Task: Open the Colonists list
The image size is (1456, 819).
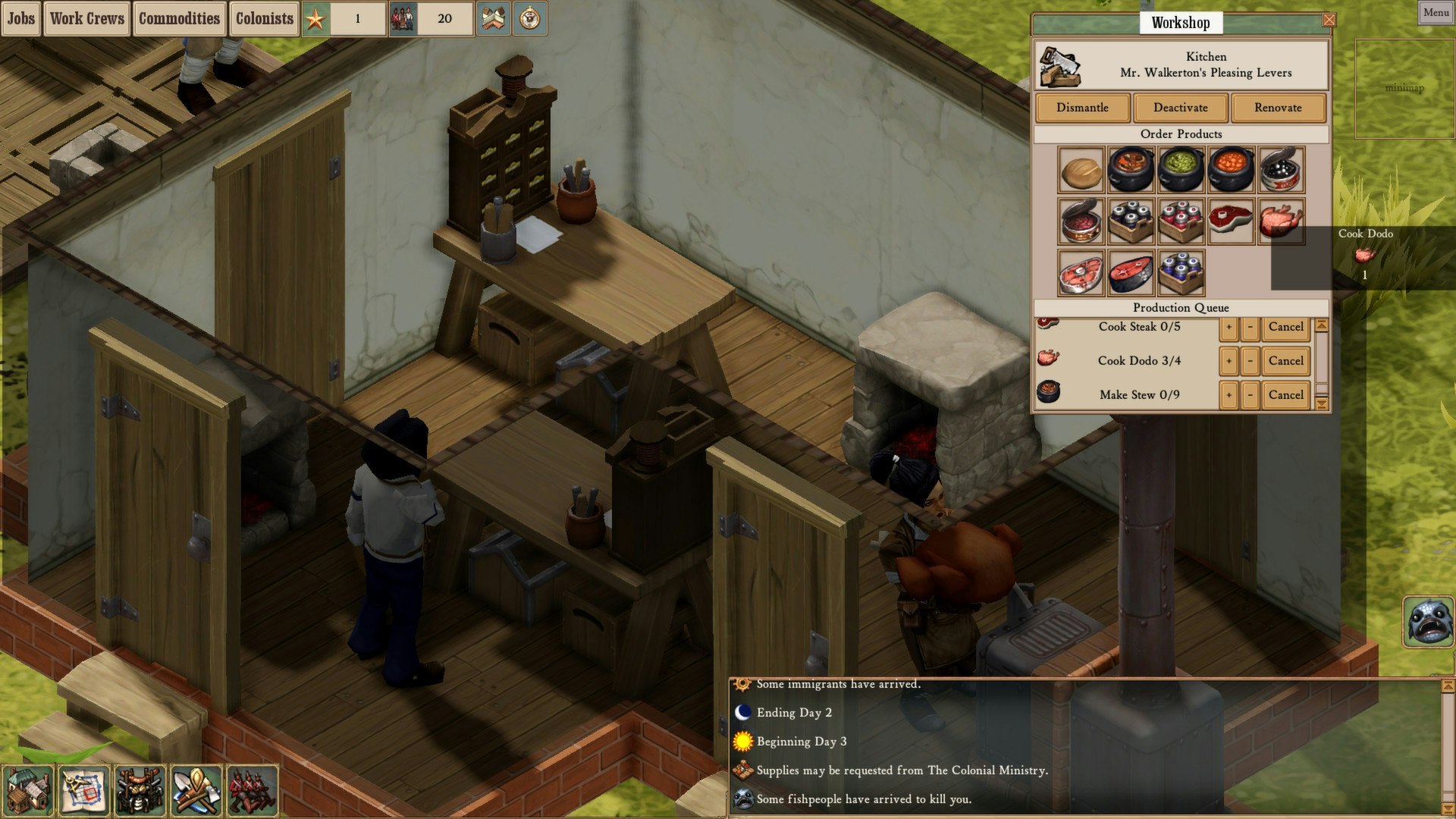Action: (x=263, y=19)
